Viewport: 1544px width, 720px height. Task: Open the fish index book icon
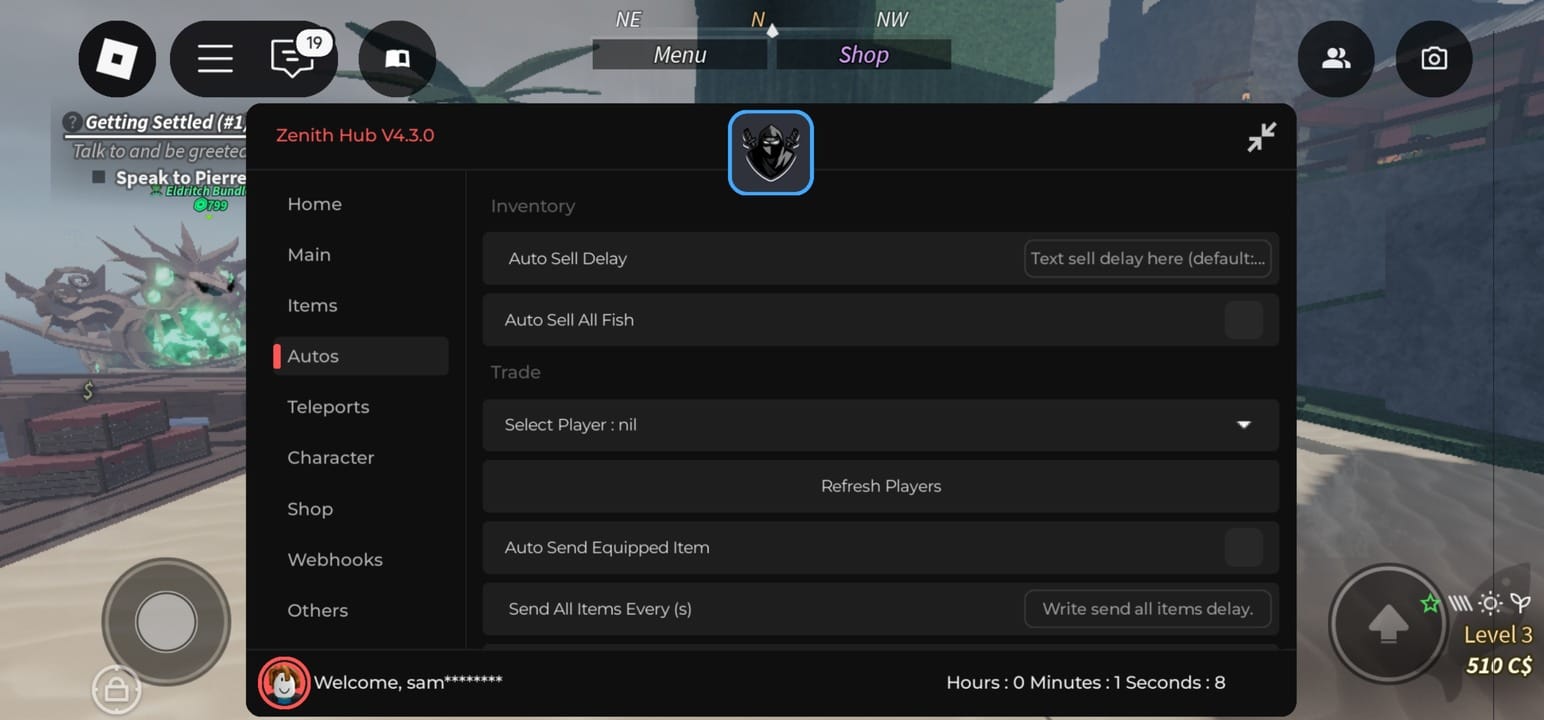click(x=397, y=59)
